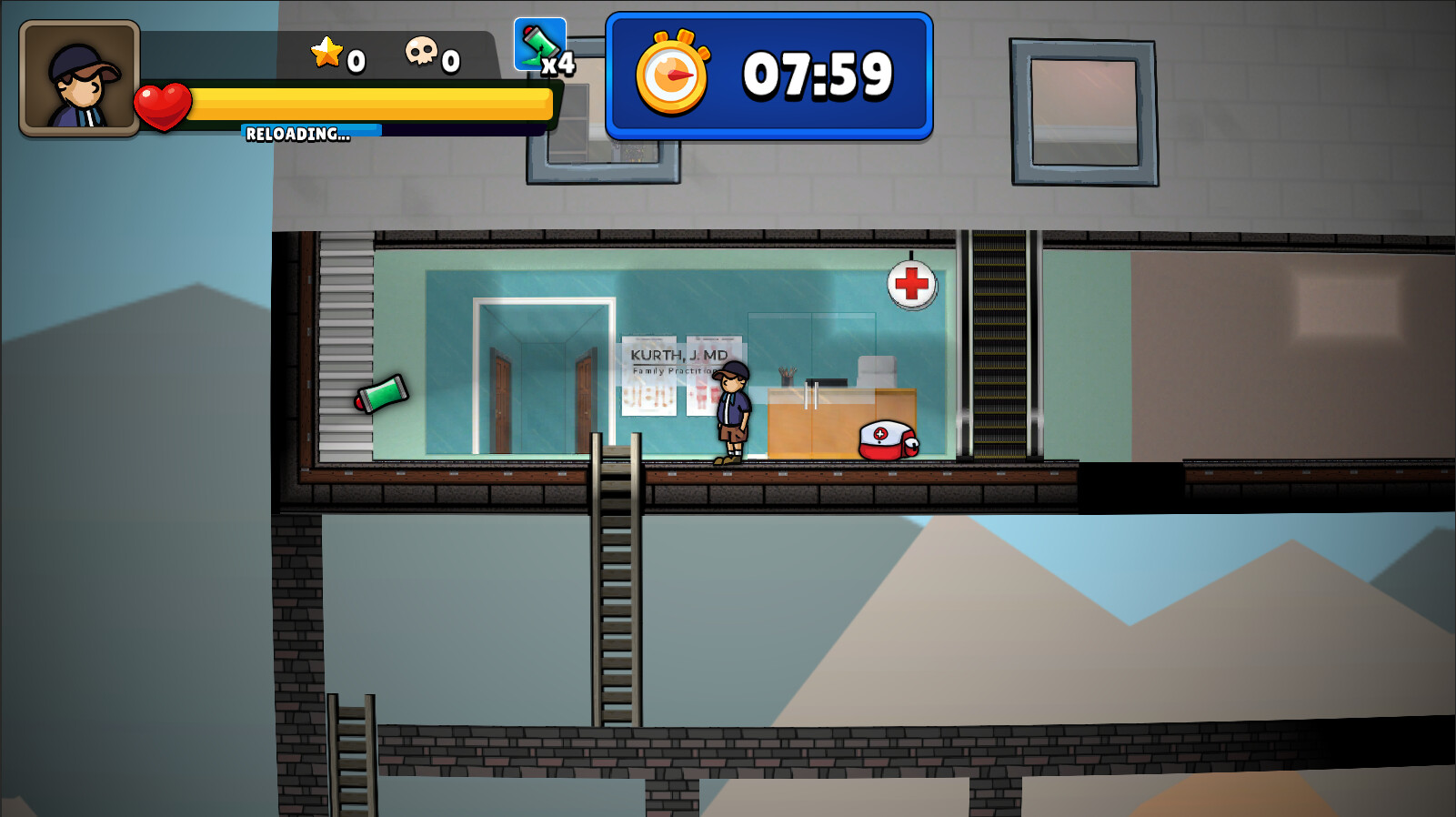The image size is (1456, 817).
Task: Toggle the timer display panel
Action: point(770,76)
